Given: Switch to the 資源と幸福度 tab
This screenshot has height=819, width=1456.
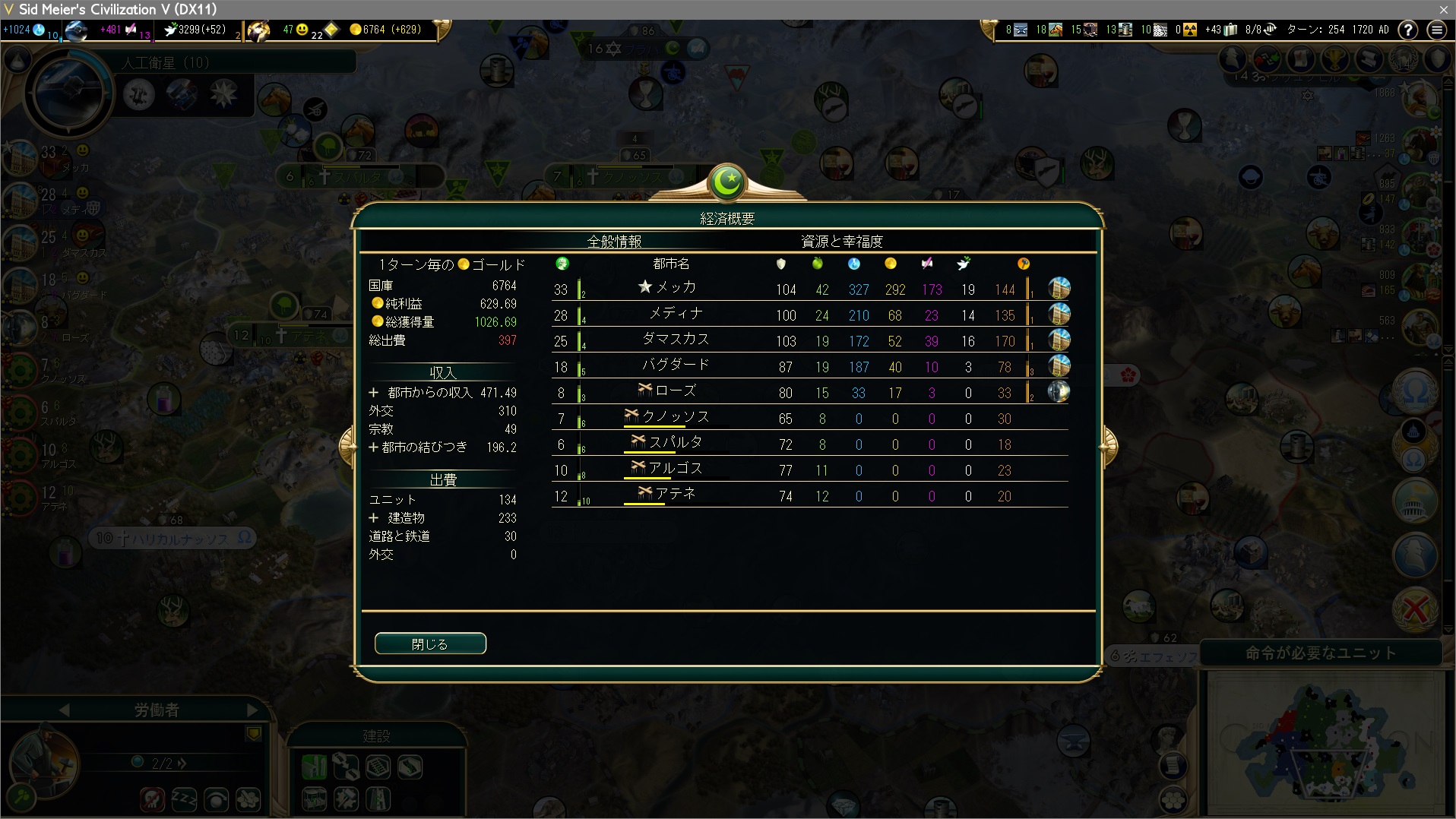Looking at the screenshot, I should click(841, 242).
